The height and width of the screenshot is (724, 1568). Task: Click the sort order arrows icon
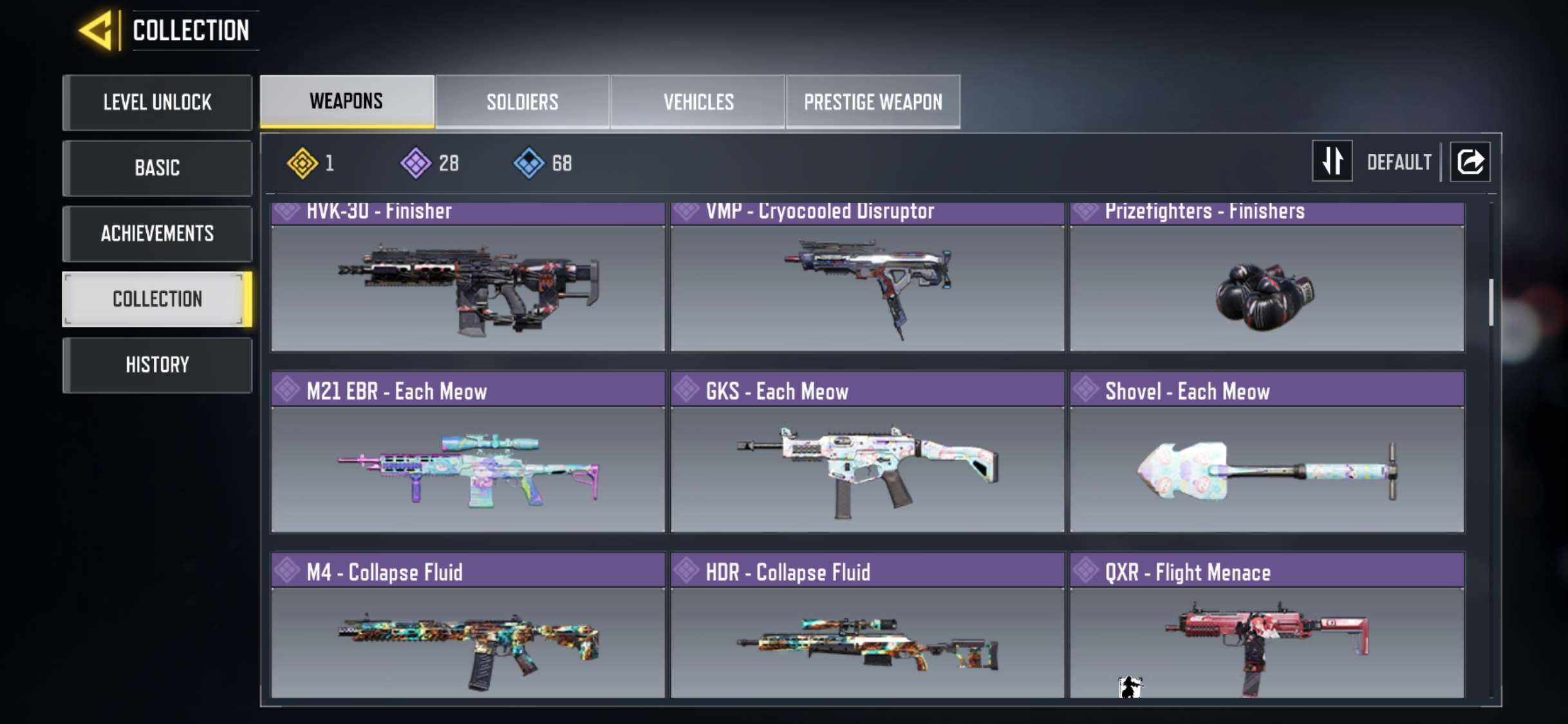(x=1332, y=162)
